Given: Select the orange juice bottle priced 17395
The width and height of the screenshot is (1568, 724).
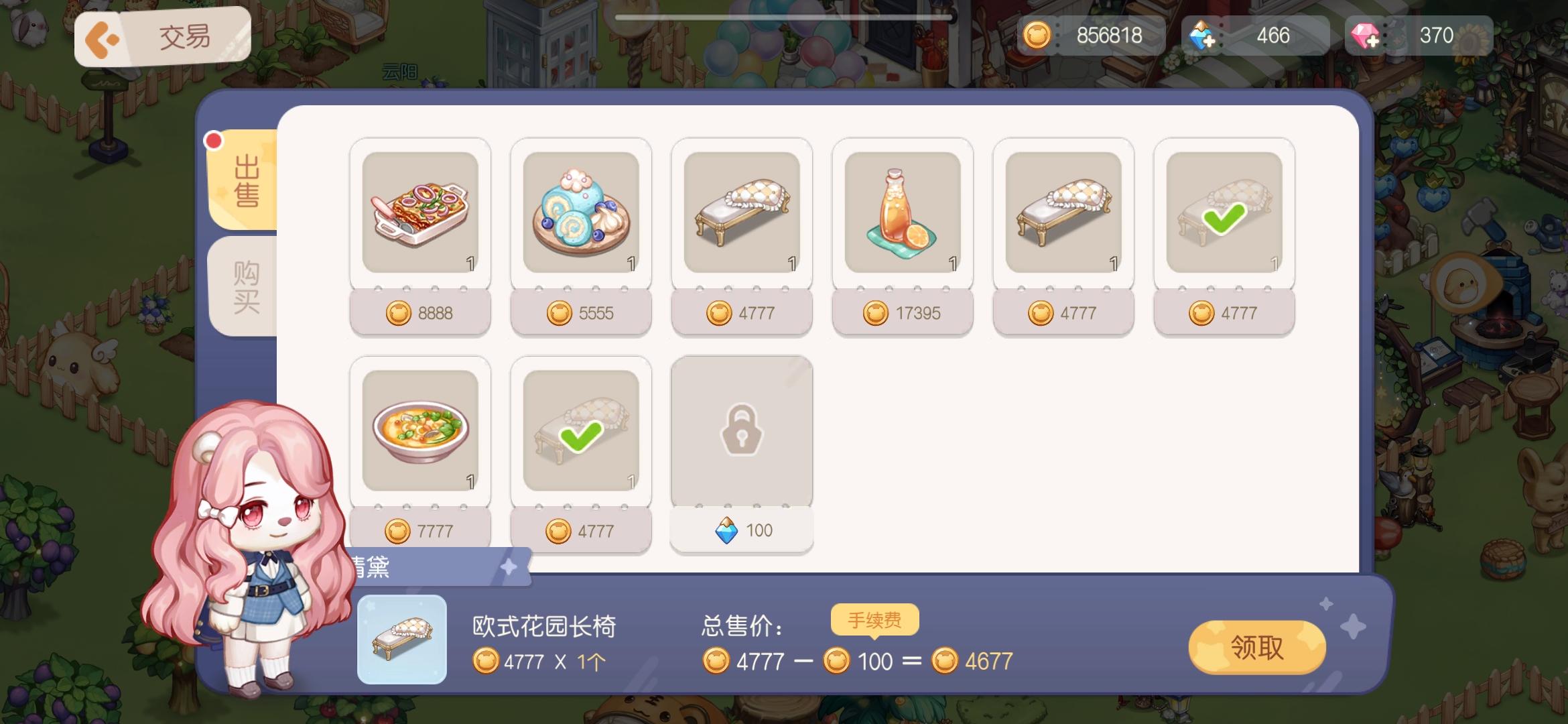Looking at the screenshot, I should [x=903, y=213].
